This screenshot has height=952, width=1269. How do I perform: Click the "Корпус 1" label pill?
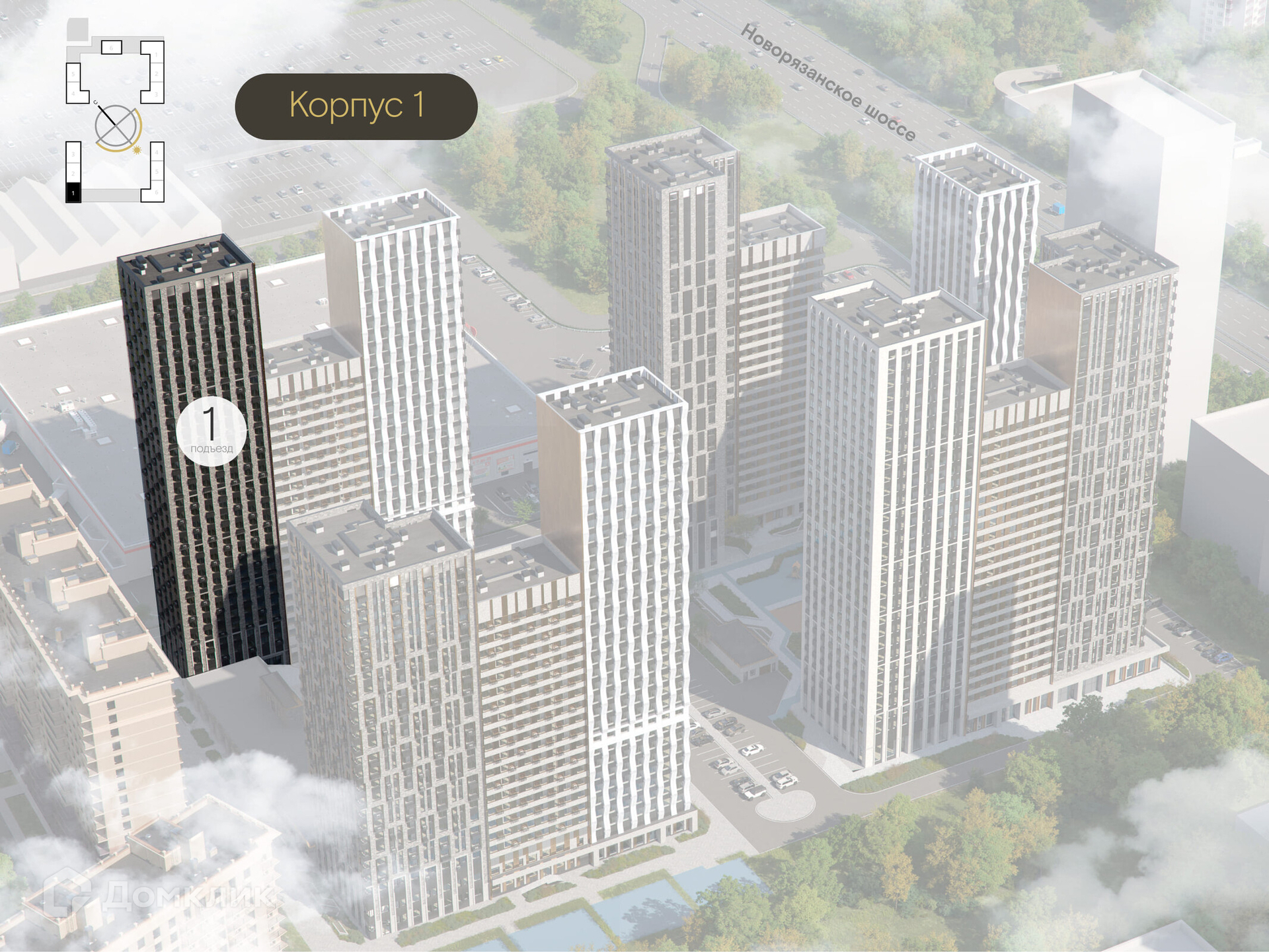click(356, 106)
